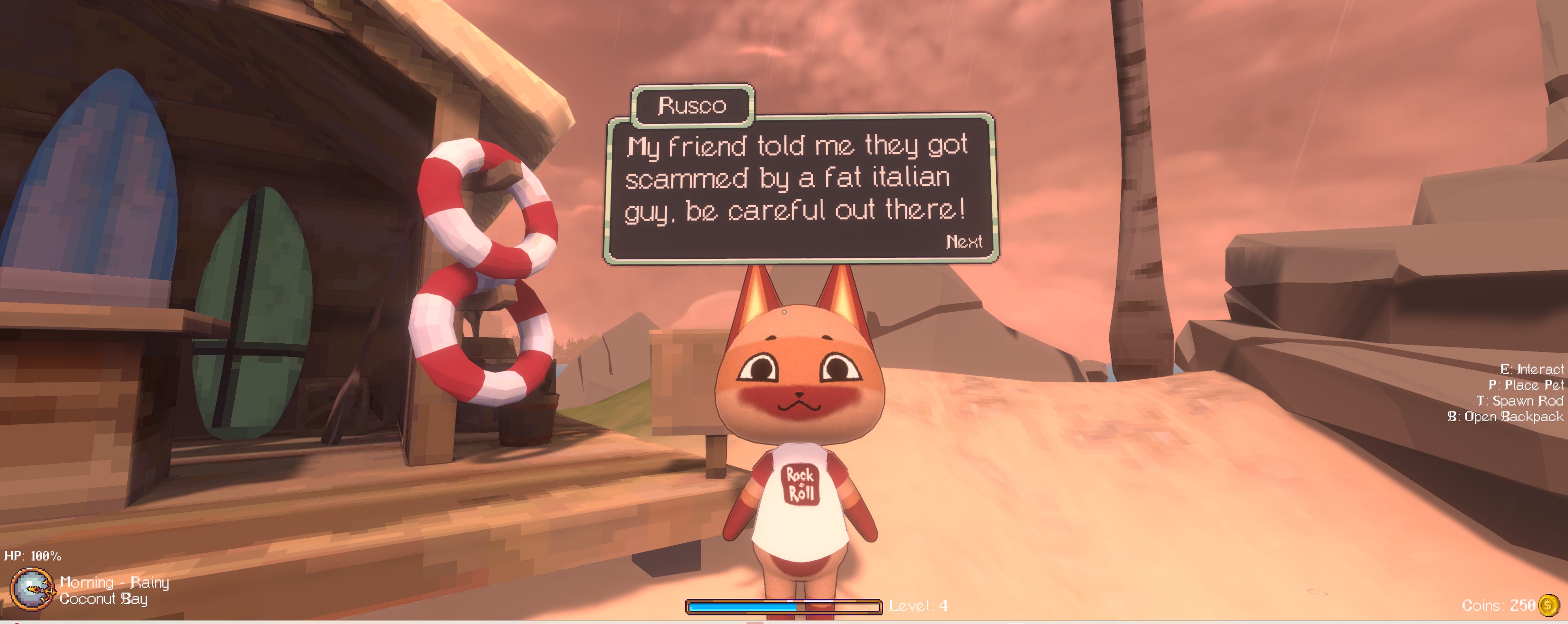Advance the dialogue with Next

[964, 242]
